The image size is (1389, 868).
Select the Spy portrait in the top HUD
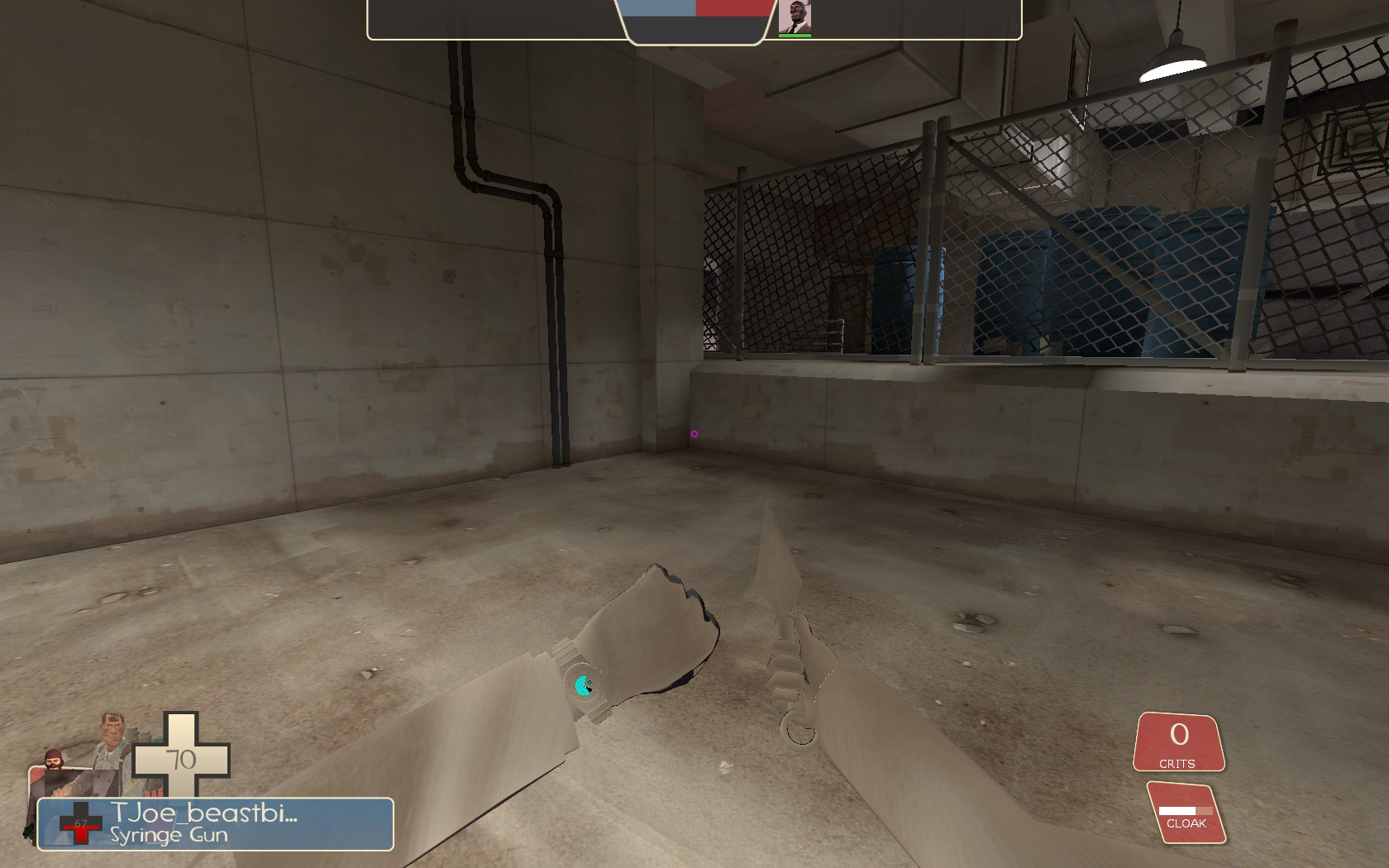click(795, 15)
